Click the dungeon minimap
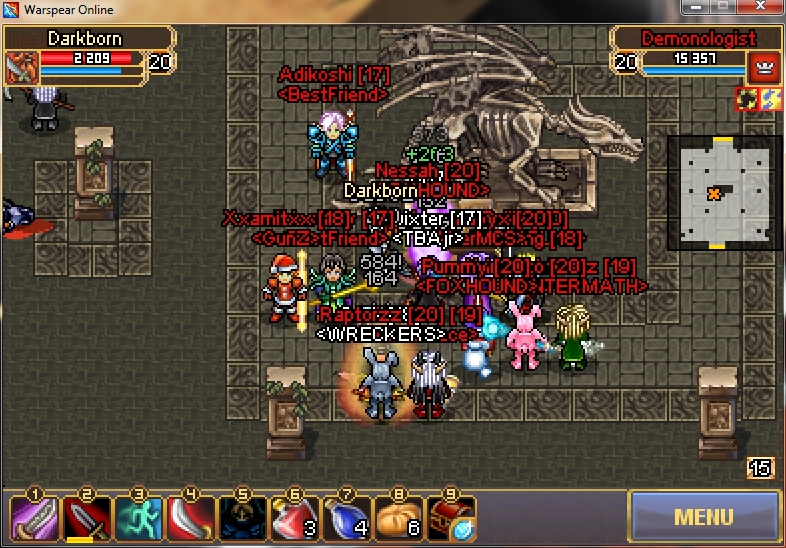 723,192
